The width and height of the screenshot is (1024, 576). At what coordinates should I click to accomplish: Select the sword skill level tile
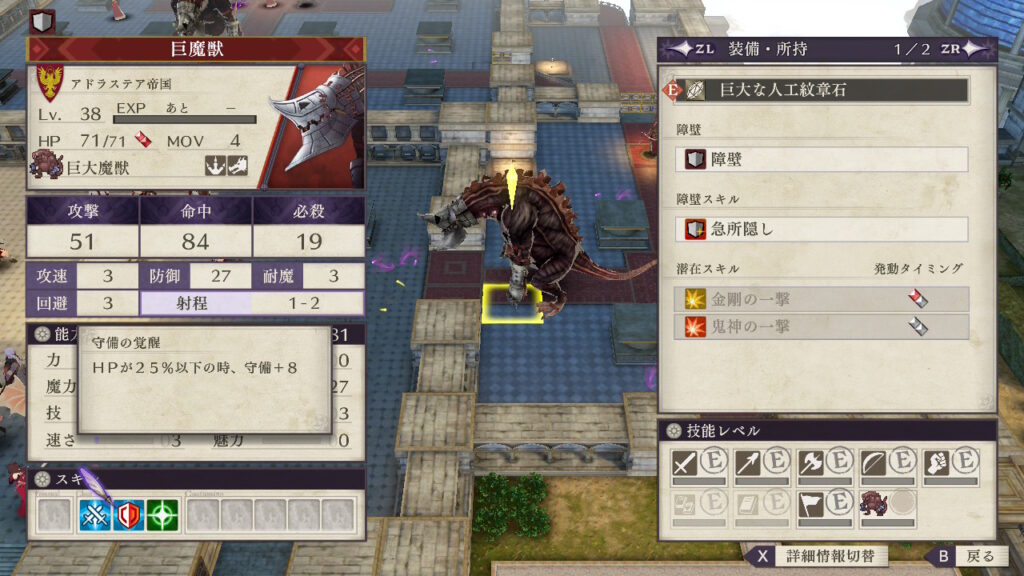coord(700,463)
